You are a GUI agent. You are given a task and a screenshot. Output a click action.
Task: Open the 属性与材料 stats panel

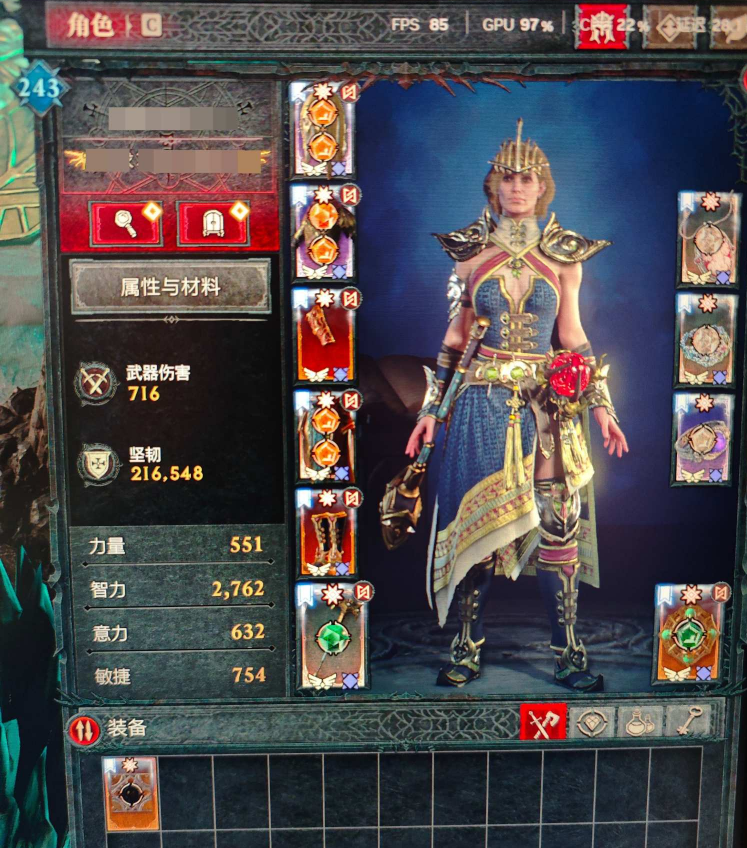169,287
